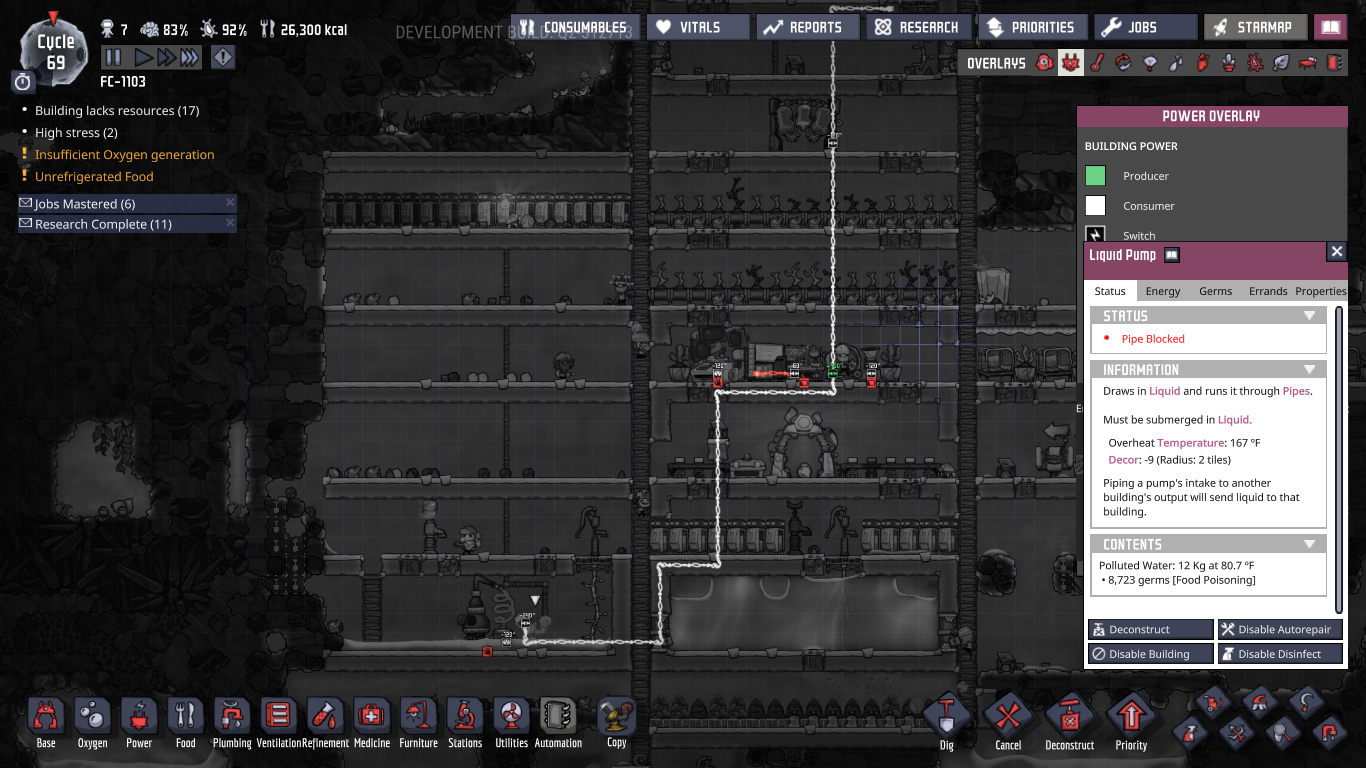Click the green Producer color swatch
The height and width of the screenshot is (768, 1366).
click(x=1095, y=176)
